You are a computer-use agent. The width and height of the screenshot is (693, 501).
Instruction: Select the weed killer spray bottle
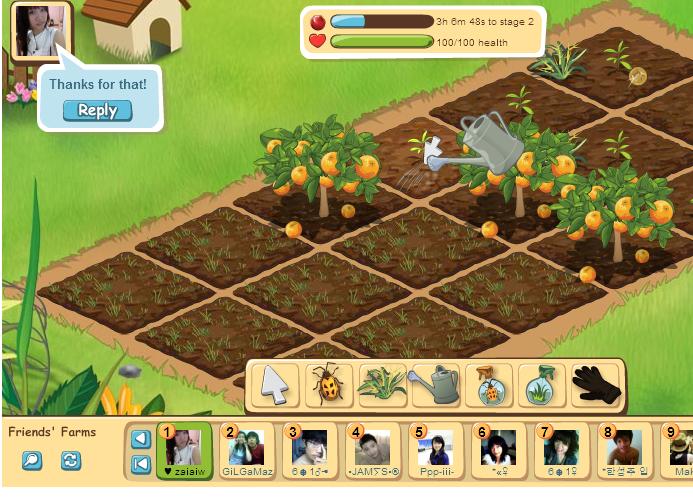click(542, 384)
